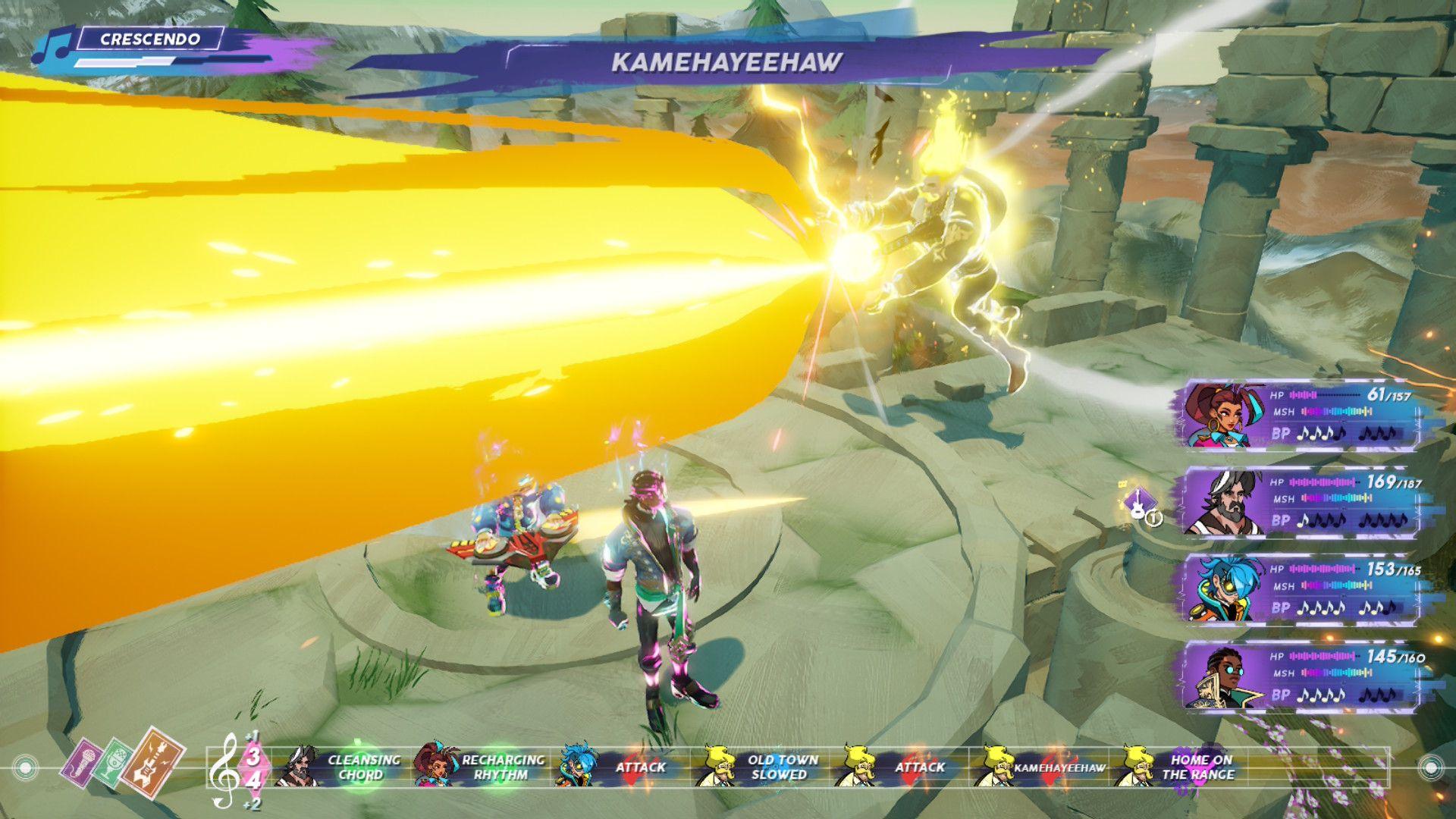Image resolution: width=1456 pixels, height=819 pixels.
Task: Click the purple guitar status icon
Action: (1137, 503)
